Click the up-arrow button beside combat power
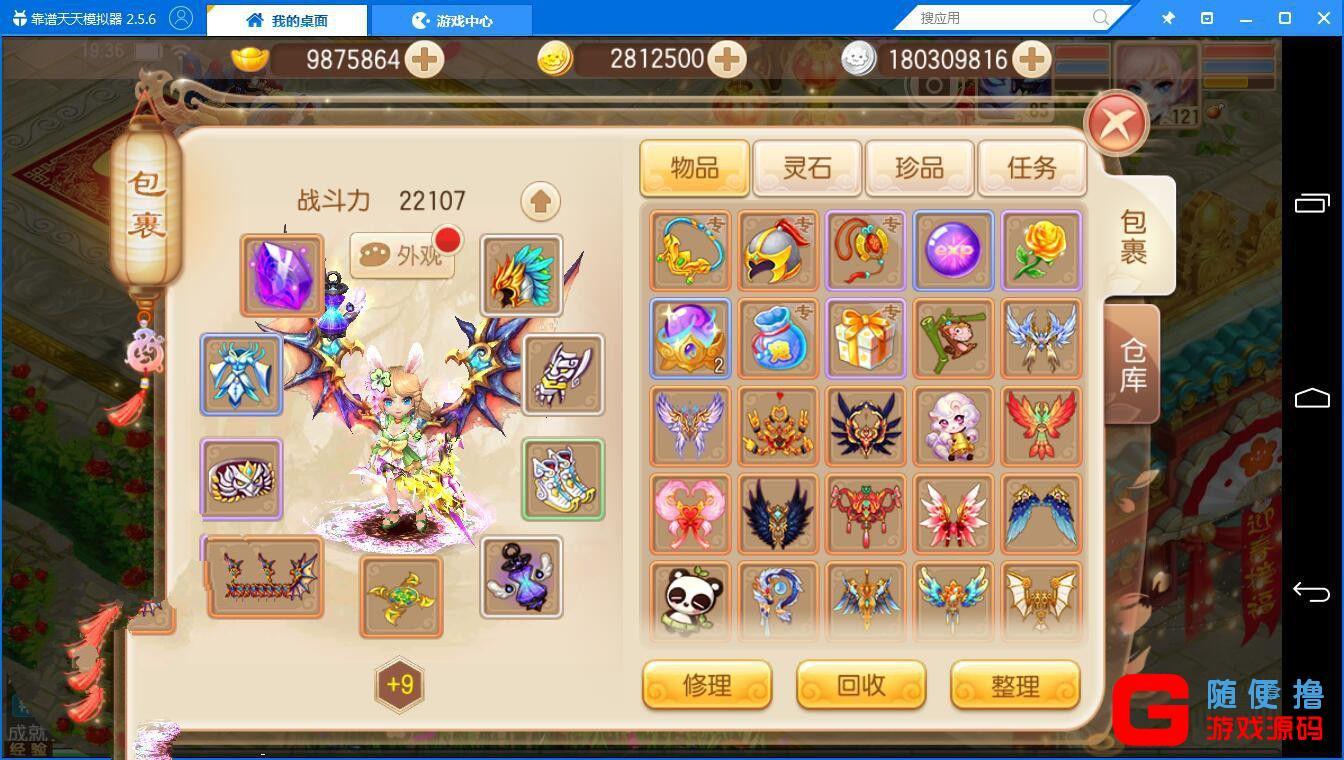 540,202
